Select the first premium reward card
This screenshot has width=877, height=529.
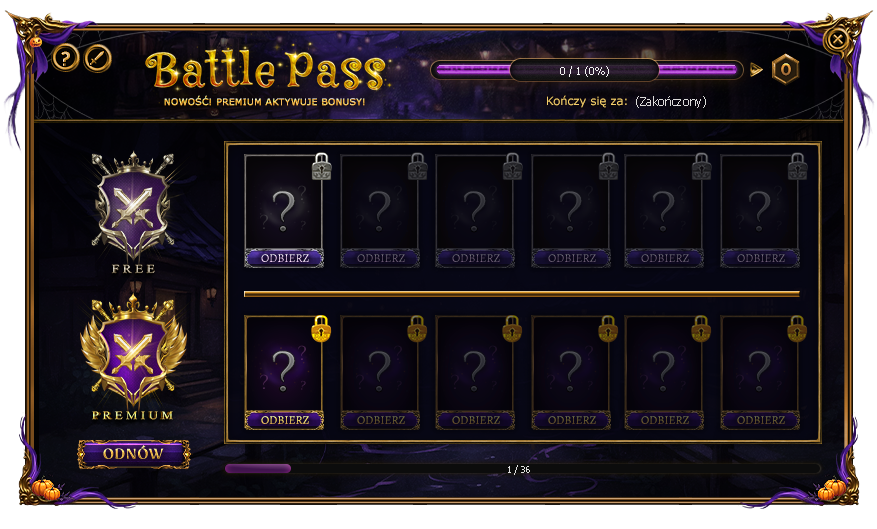[x=284, y=364]
